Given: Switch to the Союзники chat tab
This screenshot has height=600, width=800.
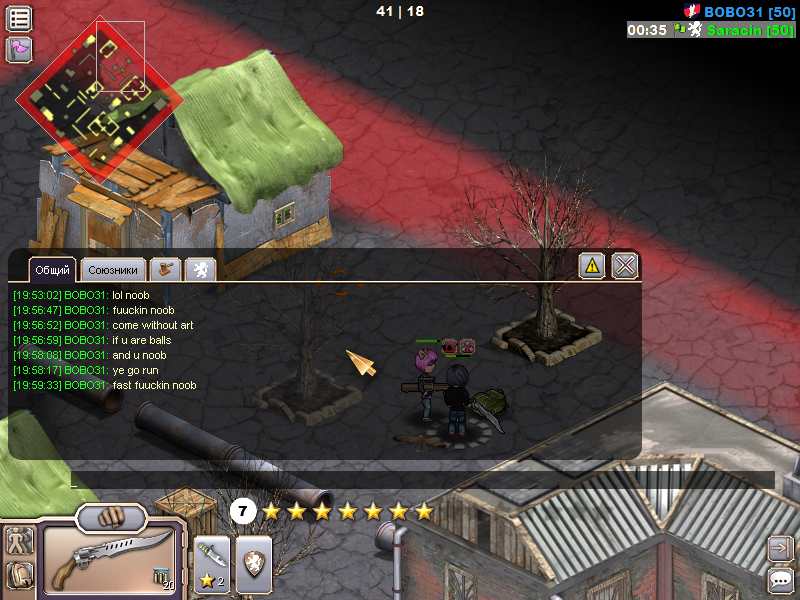Looking at the screenshot, I should pos(112,270).
